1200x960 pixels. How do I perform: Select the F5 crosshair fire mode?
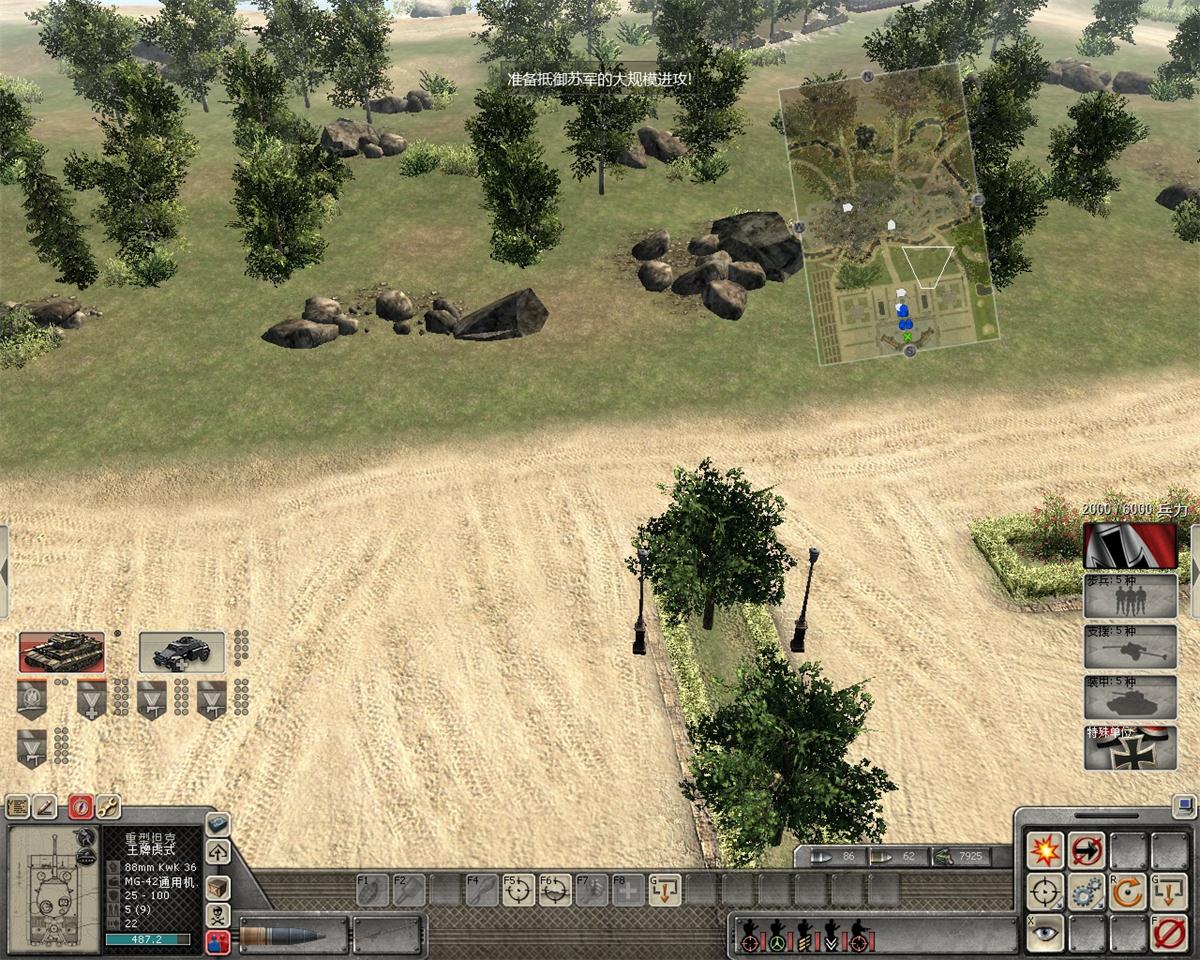pos(518,889)
